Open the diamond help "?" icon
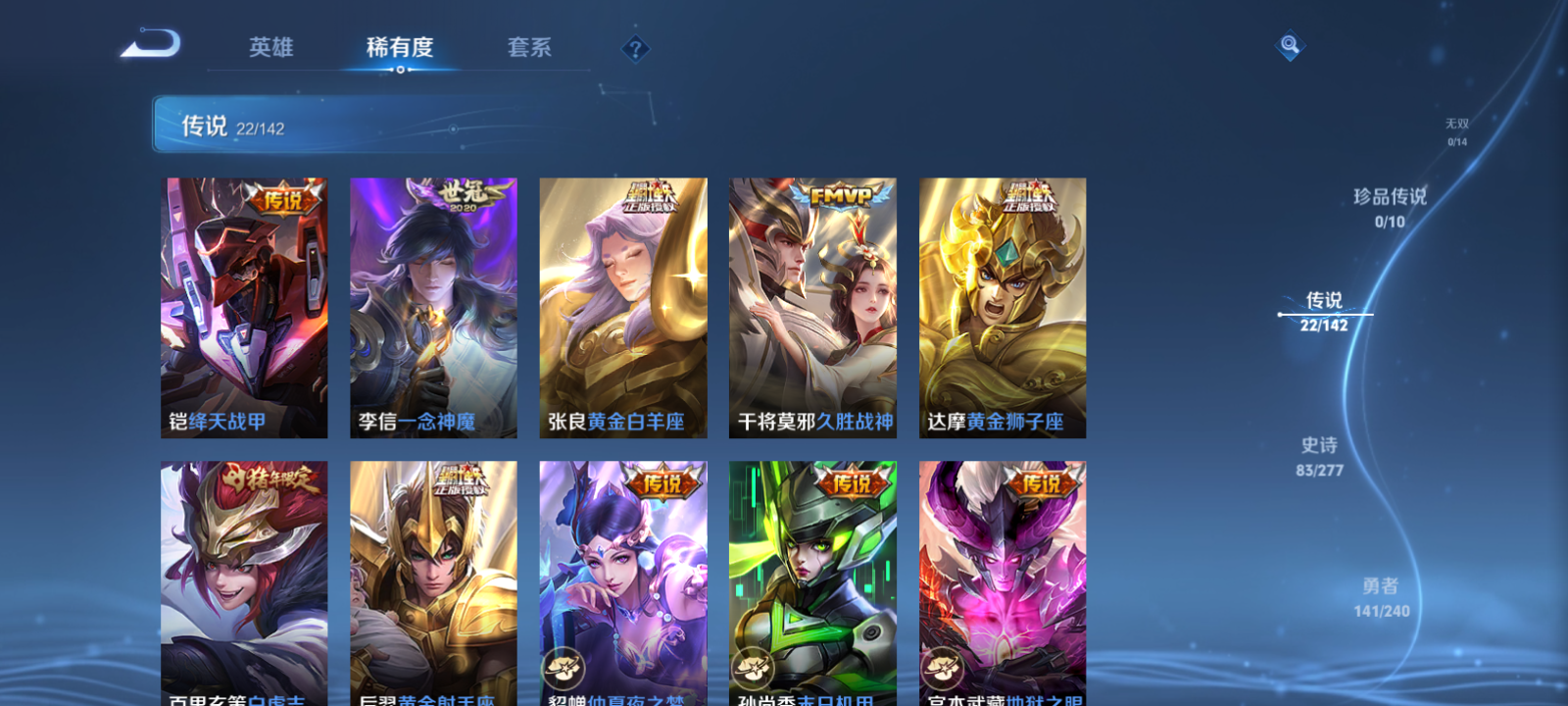 coord(635,47)
